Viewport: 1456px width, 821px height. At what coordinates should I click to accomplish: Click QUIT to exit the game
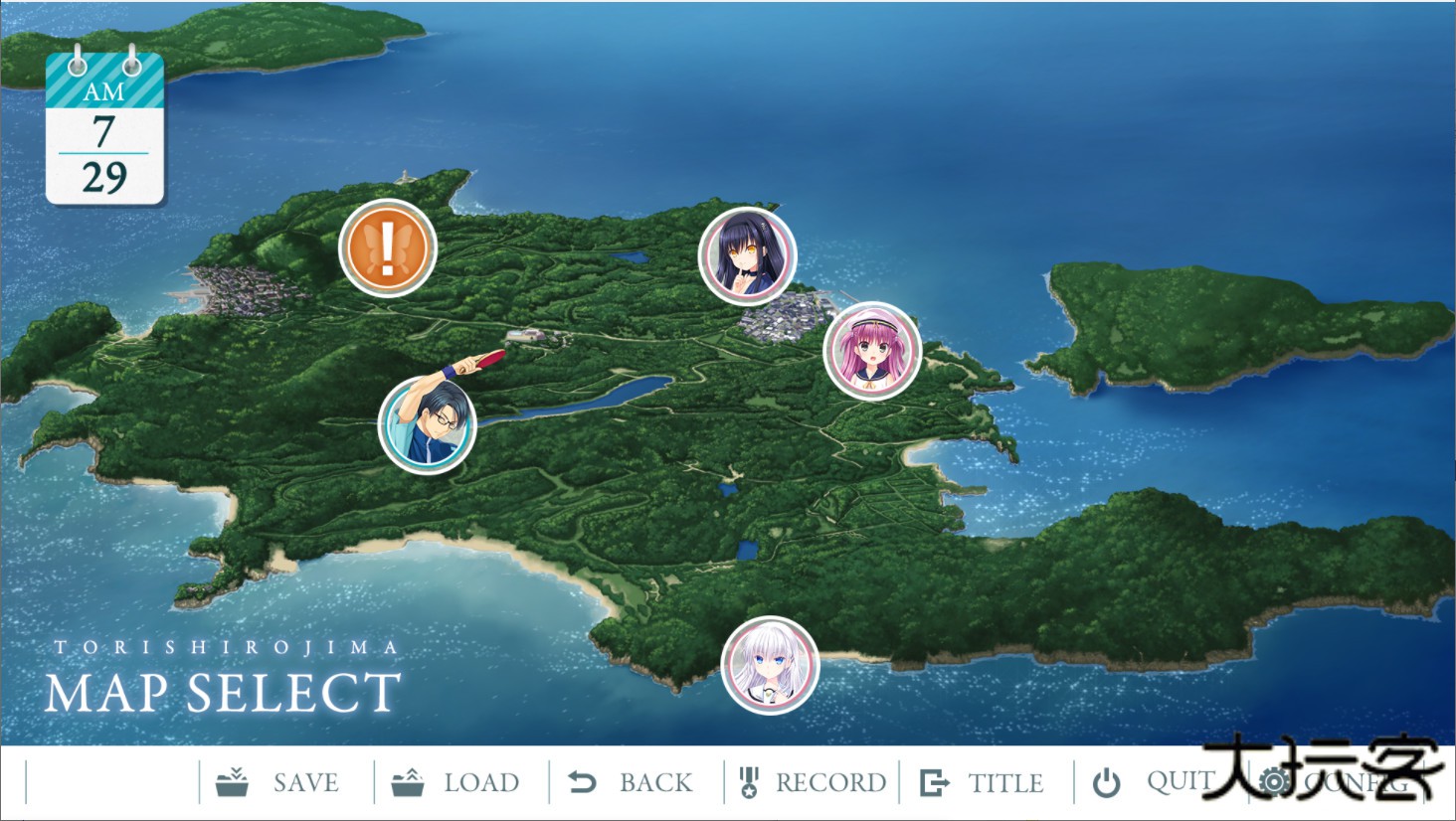[1154, 782]
